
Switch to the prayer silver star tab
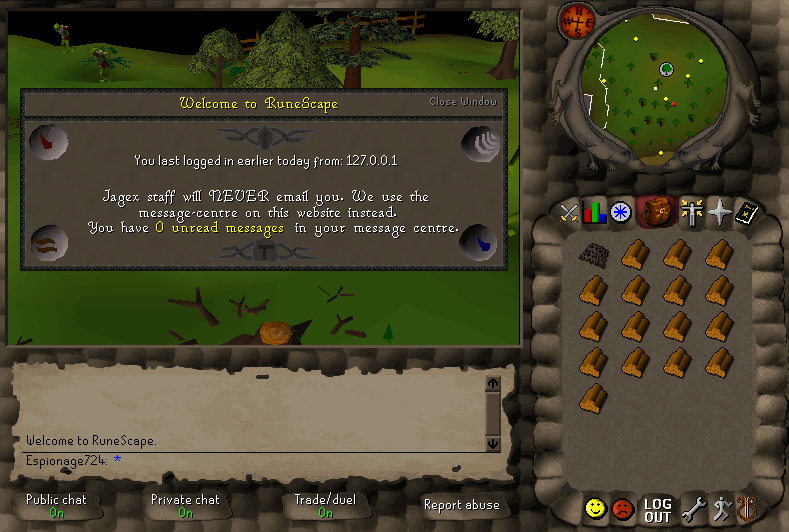(717, 211)
